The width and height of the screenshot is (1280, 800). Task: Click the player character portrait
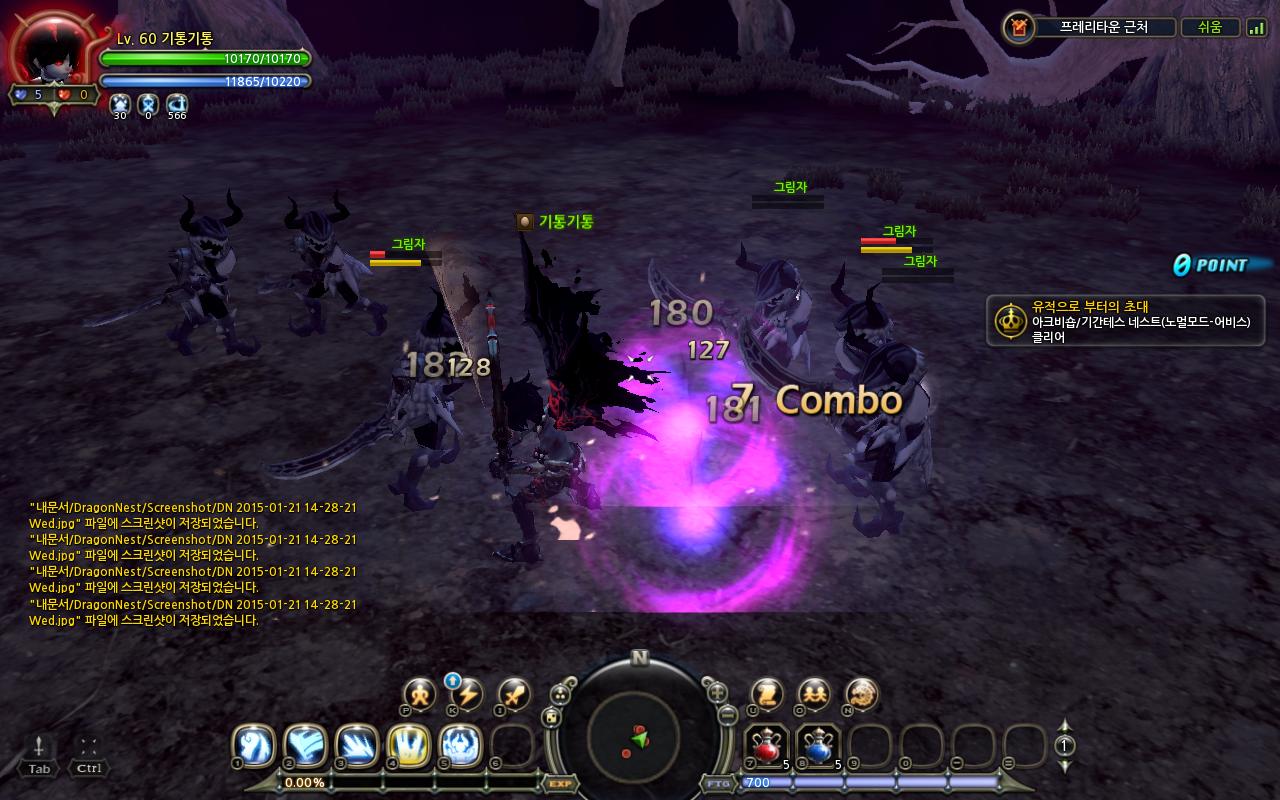pyautogui.click(x=52, y=52)
